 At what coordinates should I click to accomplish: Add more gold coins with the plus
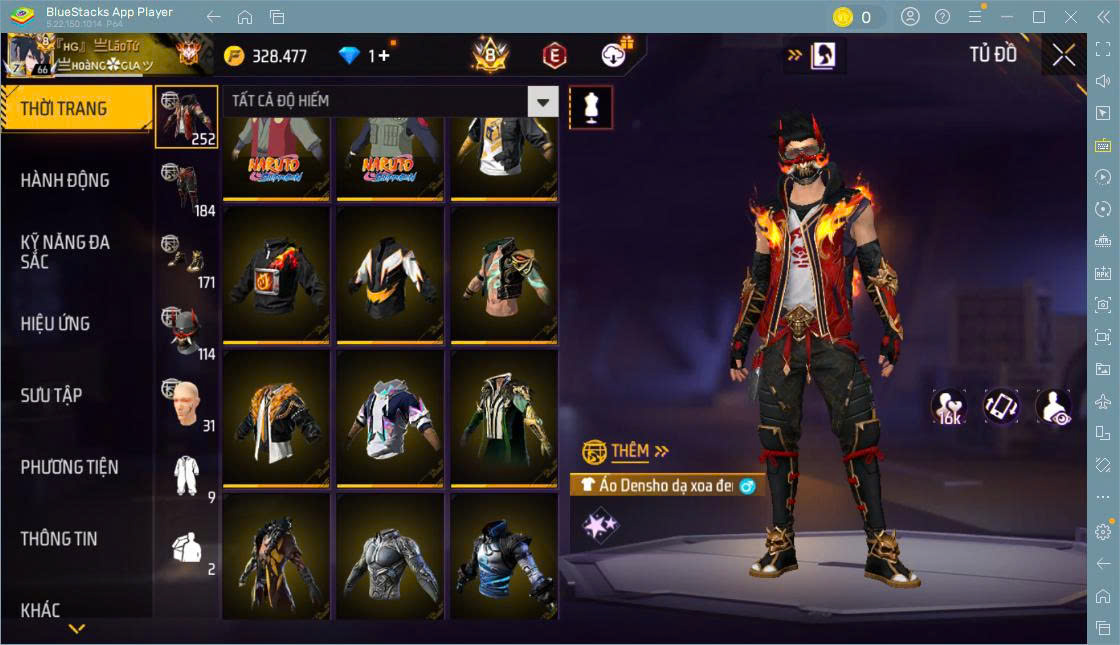click(384, 56)
